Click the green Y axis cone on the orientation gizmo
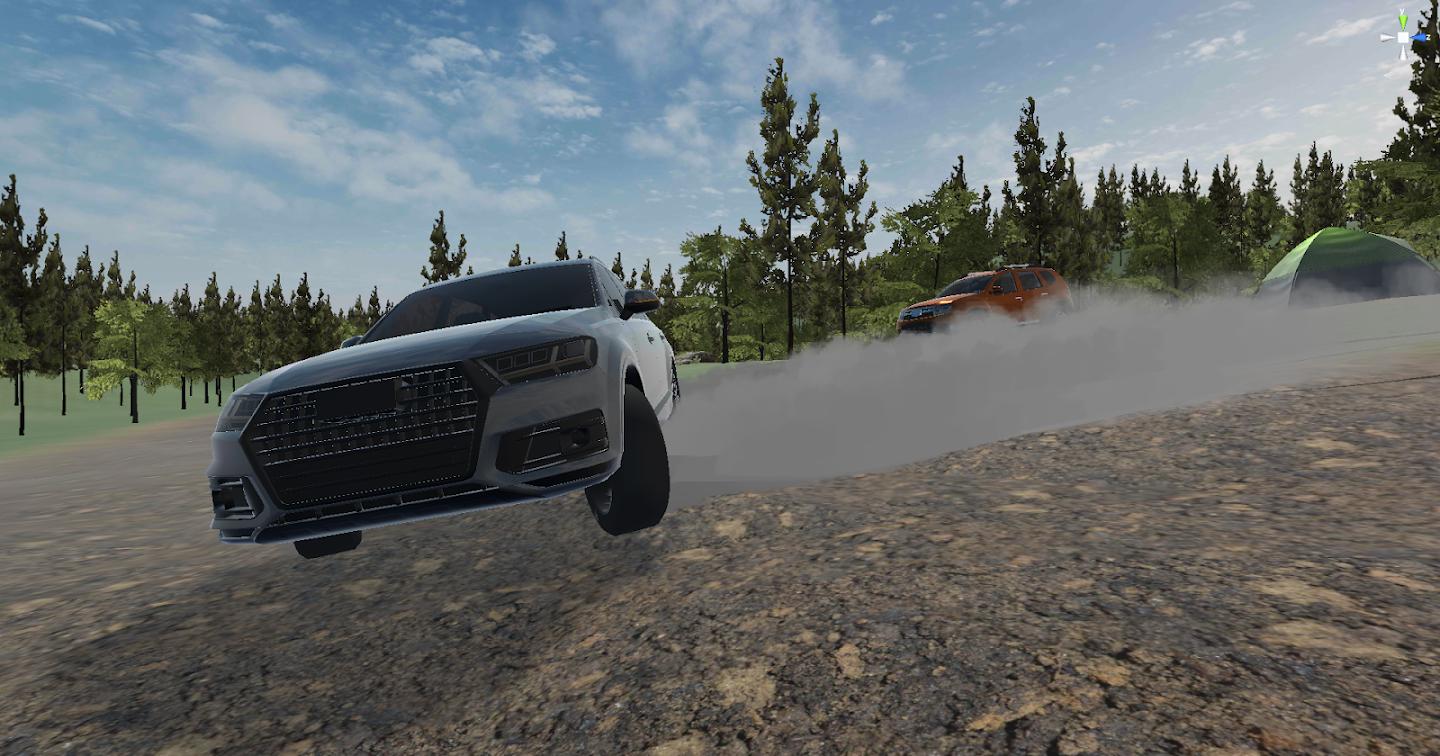Viewport: 1440px width, 756px height. 1403,20
